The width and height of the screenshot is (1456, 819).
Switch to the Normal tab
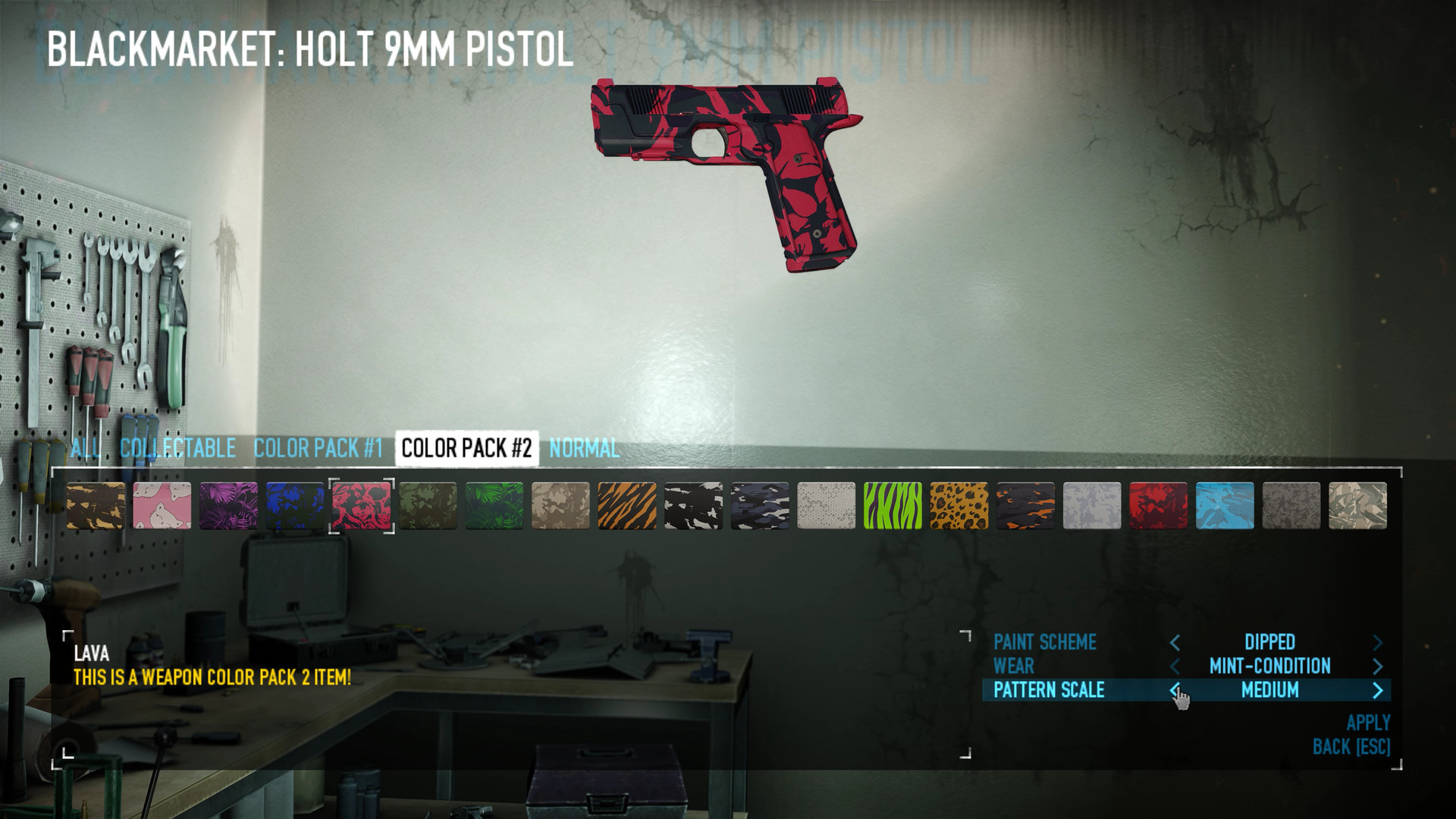[584, 448]
